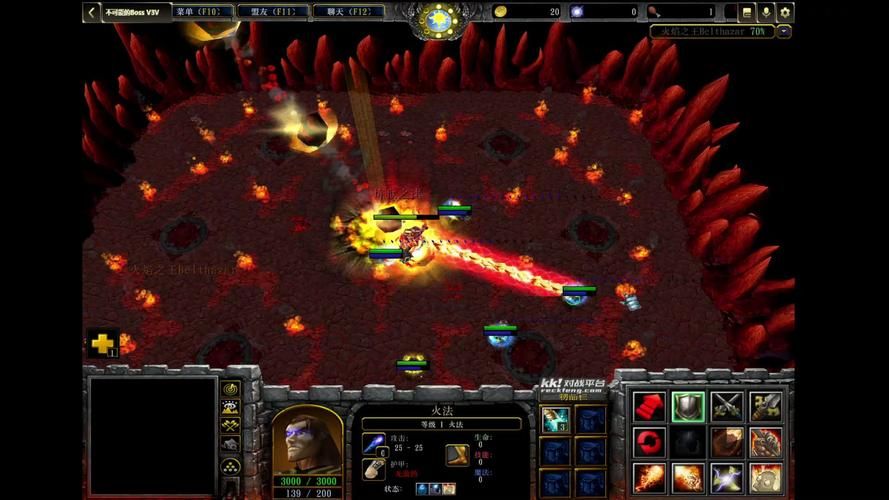This screenshot has width=889, height=500.
Task: Open the gear settings button
Action: tap(785, 12)
